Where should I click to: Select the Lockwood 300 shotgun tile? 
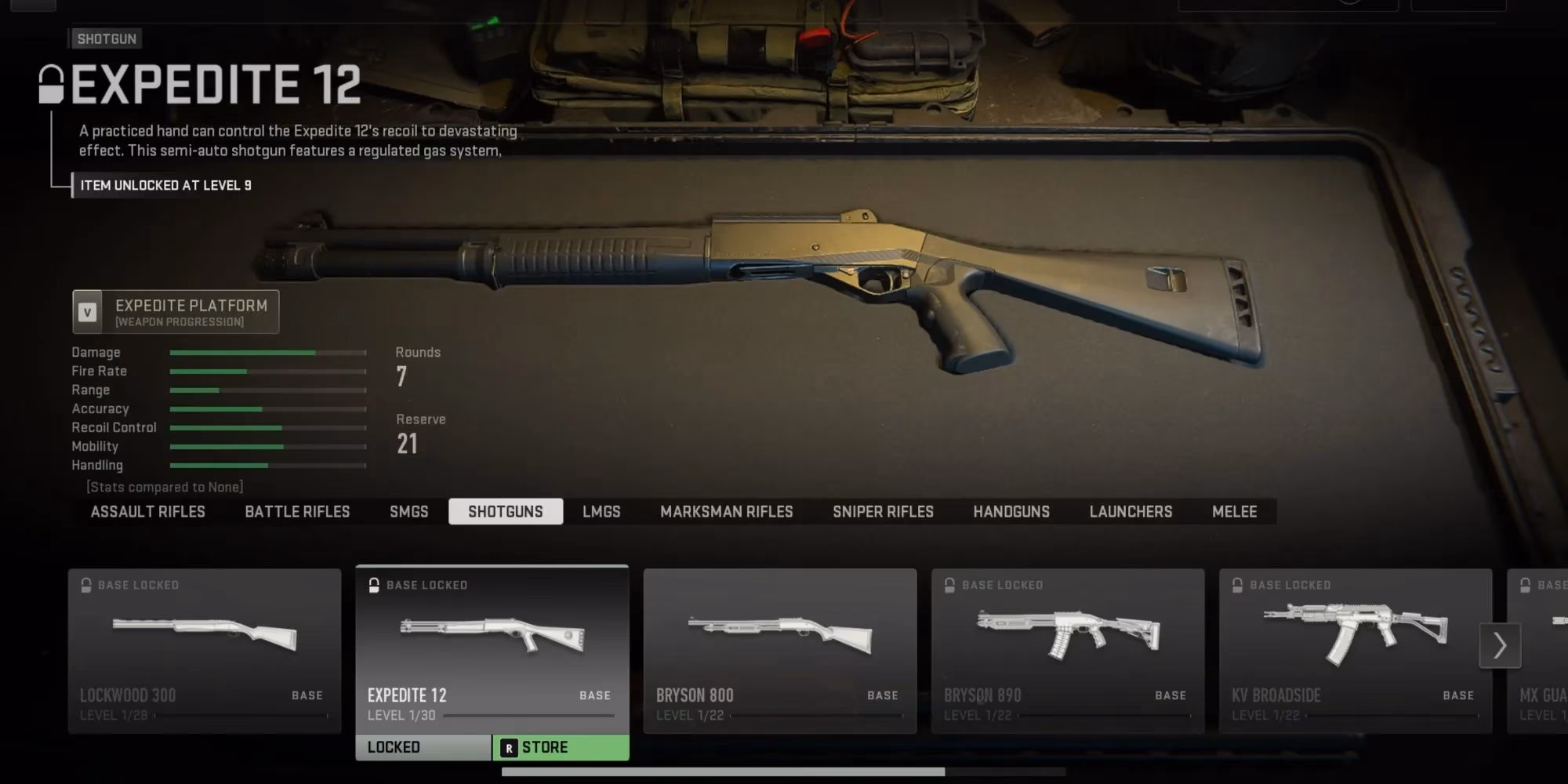click(205, 651)
